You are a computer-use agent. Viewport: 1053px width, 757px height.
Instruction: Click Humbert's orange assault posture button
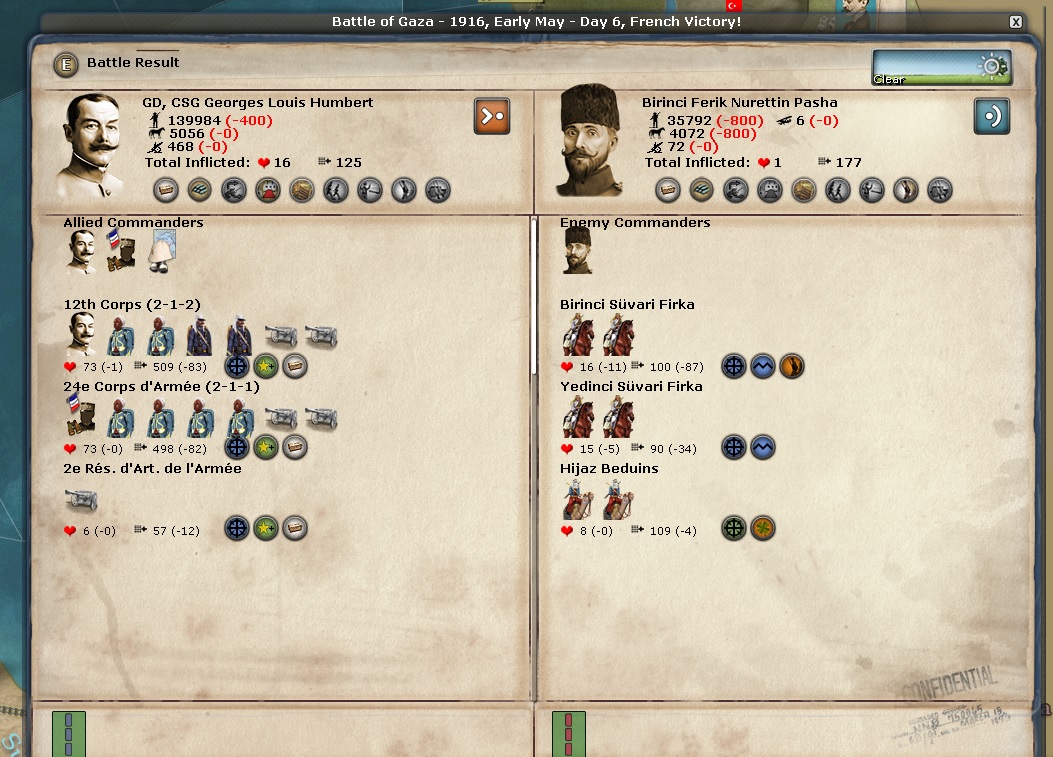pos(492,116)
